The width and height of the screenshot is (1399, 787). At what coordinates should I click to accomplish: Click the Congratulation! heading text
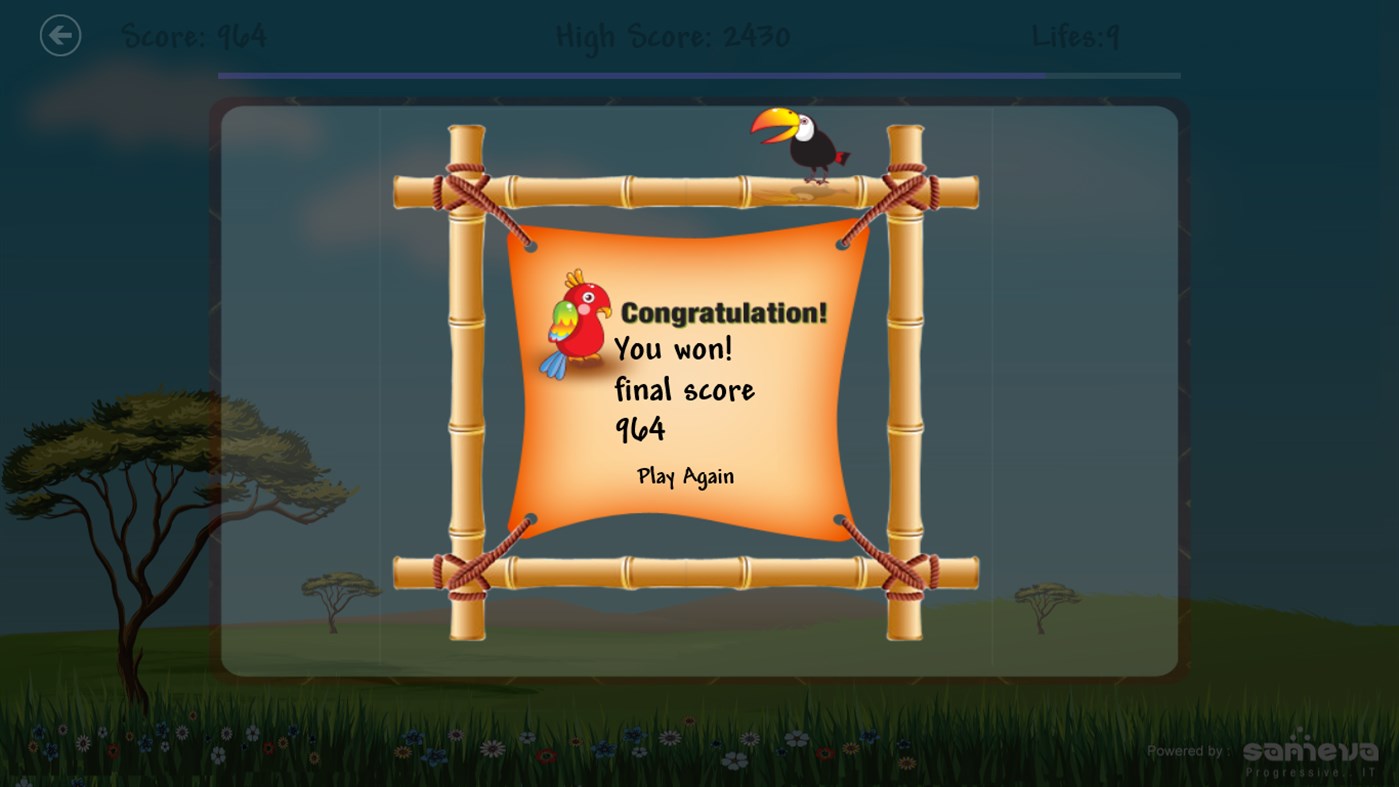point(723,311)
